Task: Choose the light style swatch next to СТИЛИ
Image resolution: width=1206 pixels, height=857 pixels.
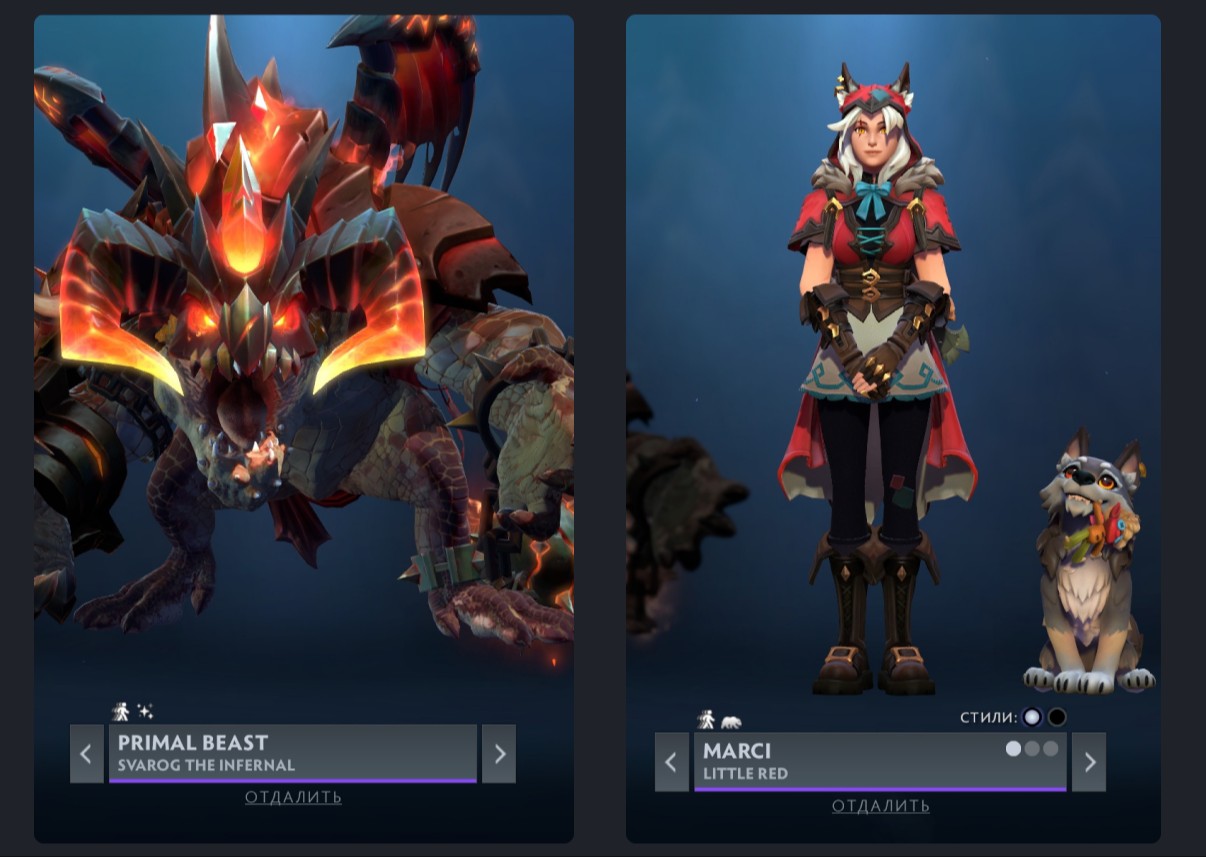Action: coord(1032,717)
